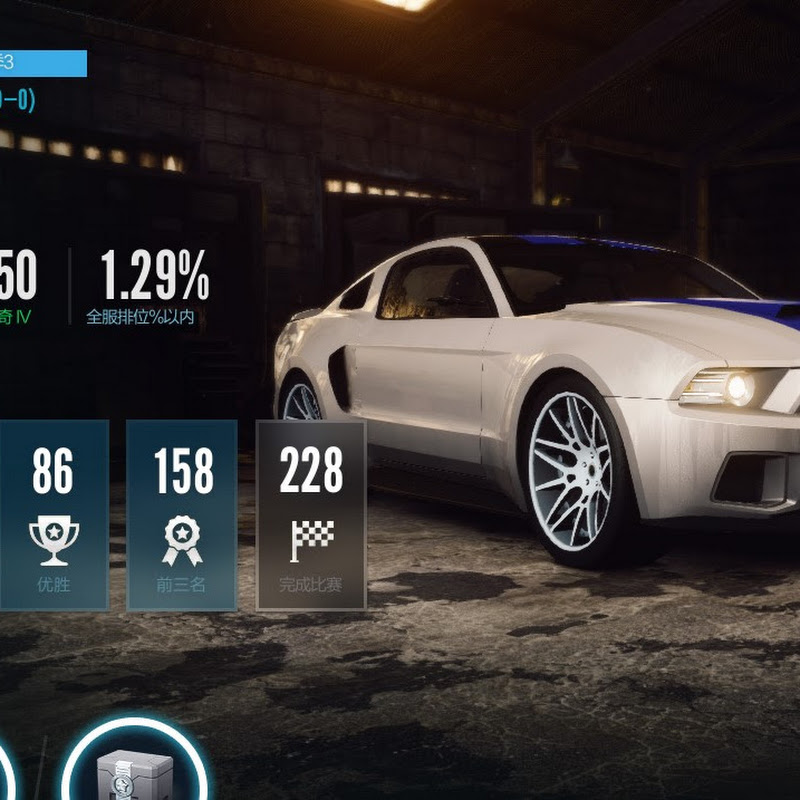
Task: Select the 前三名 medal tile
Action: tap(182, 515)
